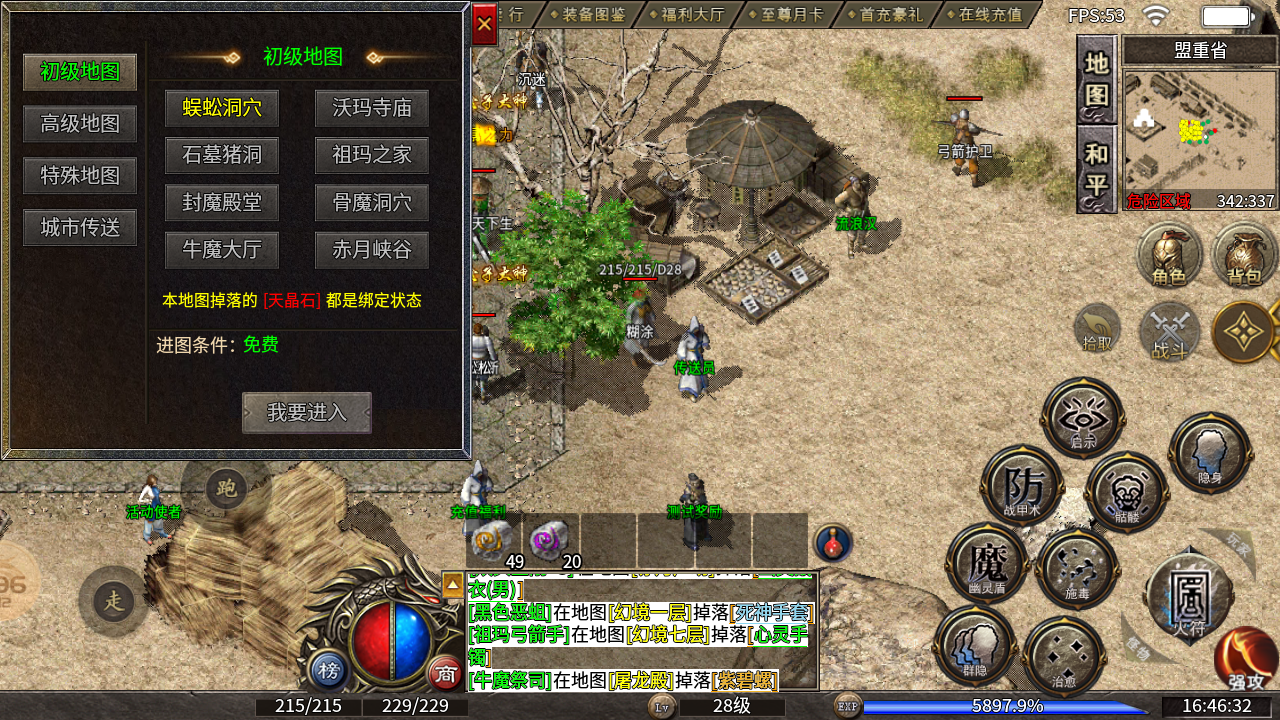Select the 城市传送 tab
This screenshot has height=720, width=1280.
80,228
